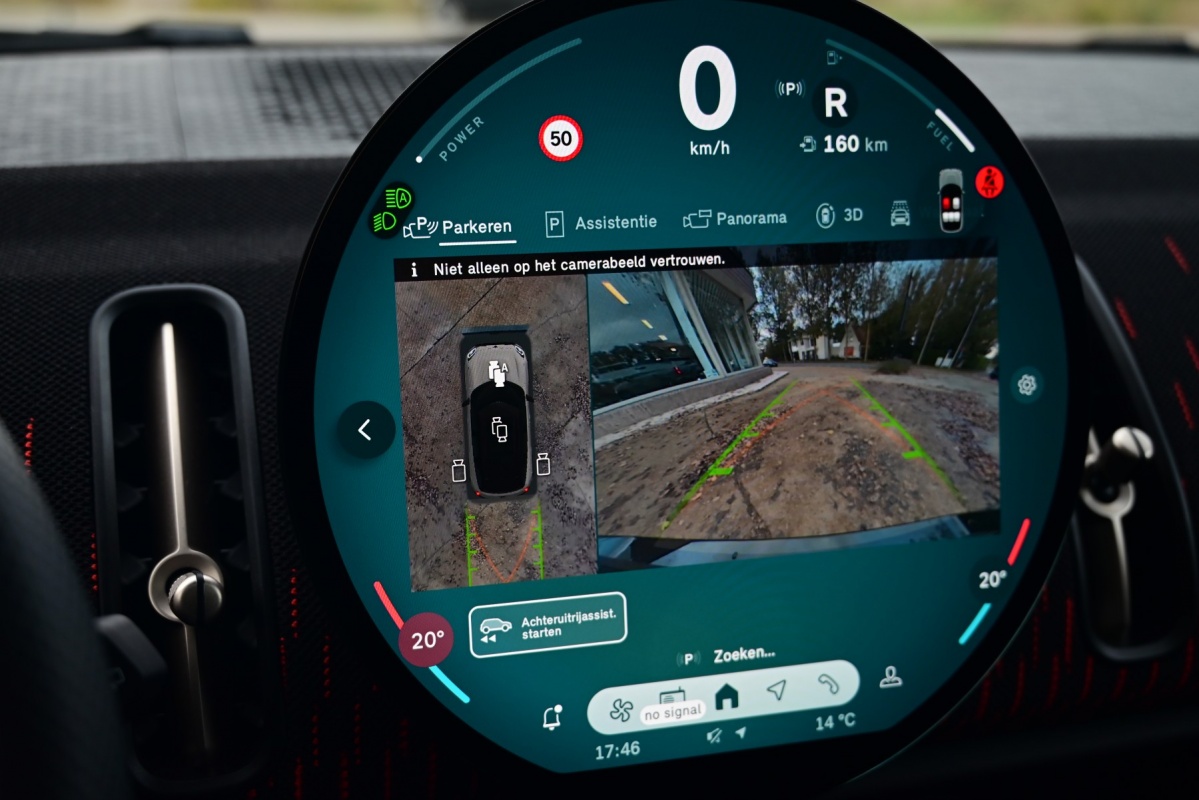This screenshot has height=800, width=1199.
Task: Open climate fan controls
Action: (621, 709)
